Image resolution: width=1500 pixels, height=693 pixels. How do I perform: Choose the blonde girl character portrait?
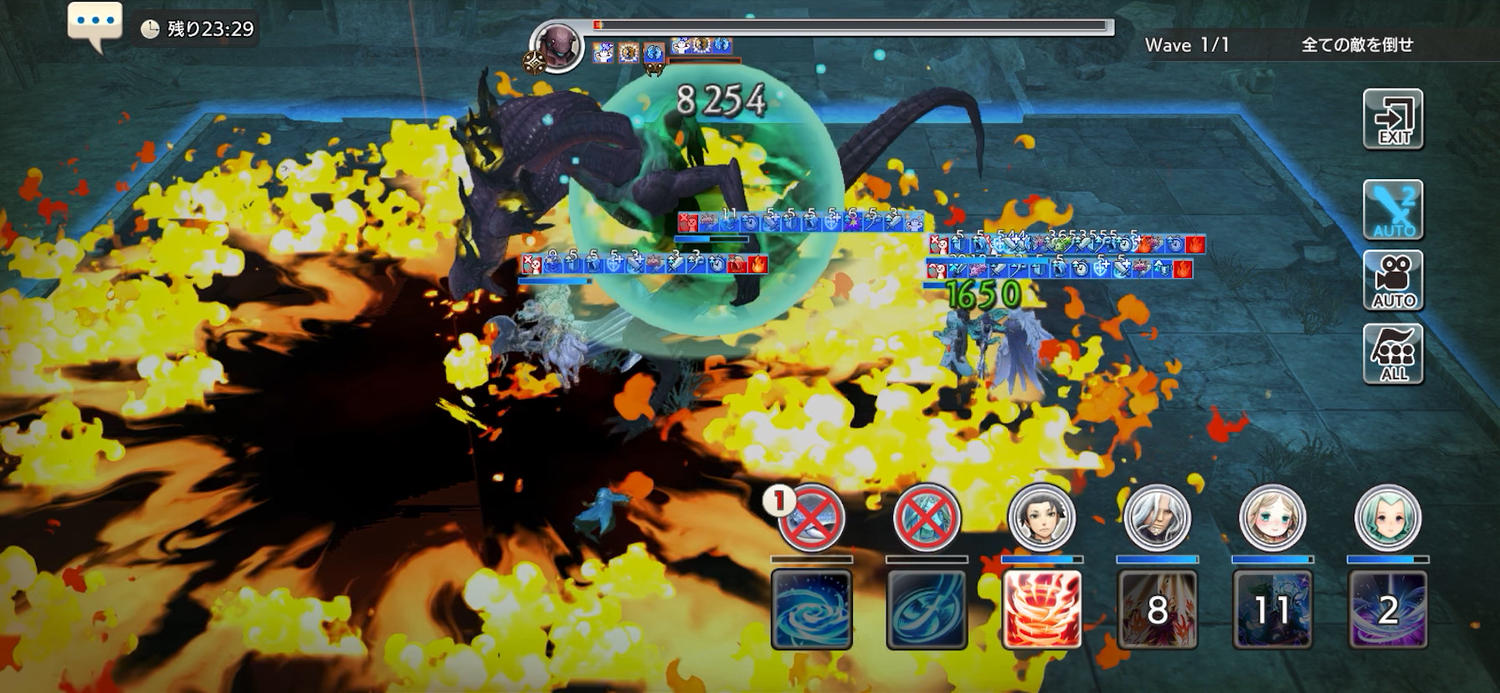[1272, 518]
